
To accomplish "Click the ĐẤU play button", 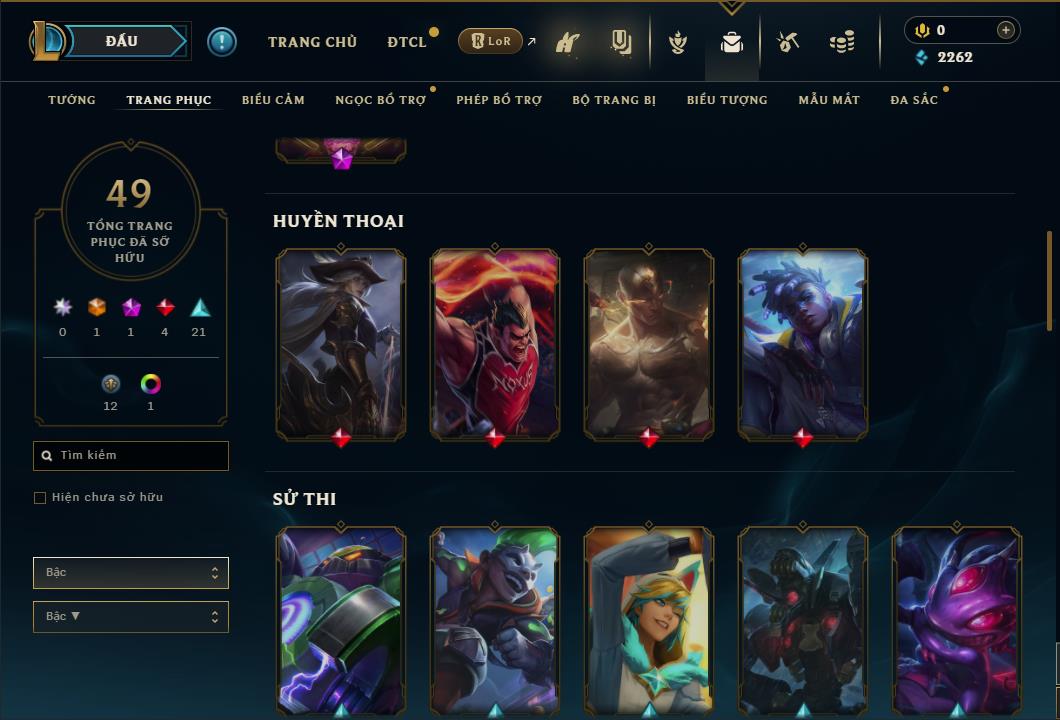I will [122, 41].
